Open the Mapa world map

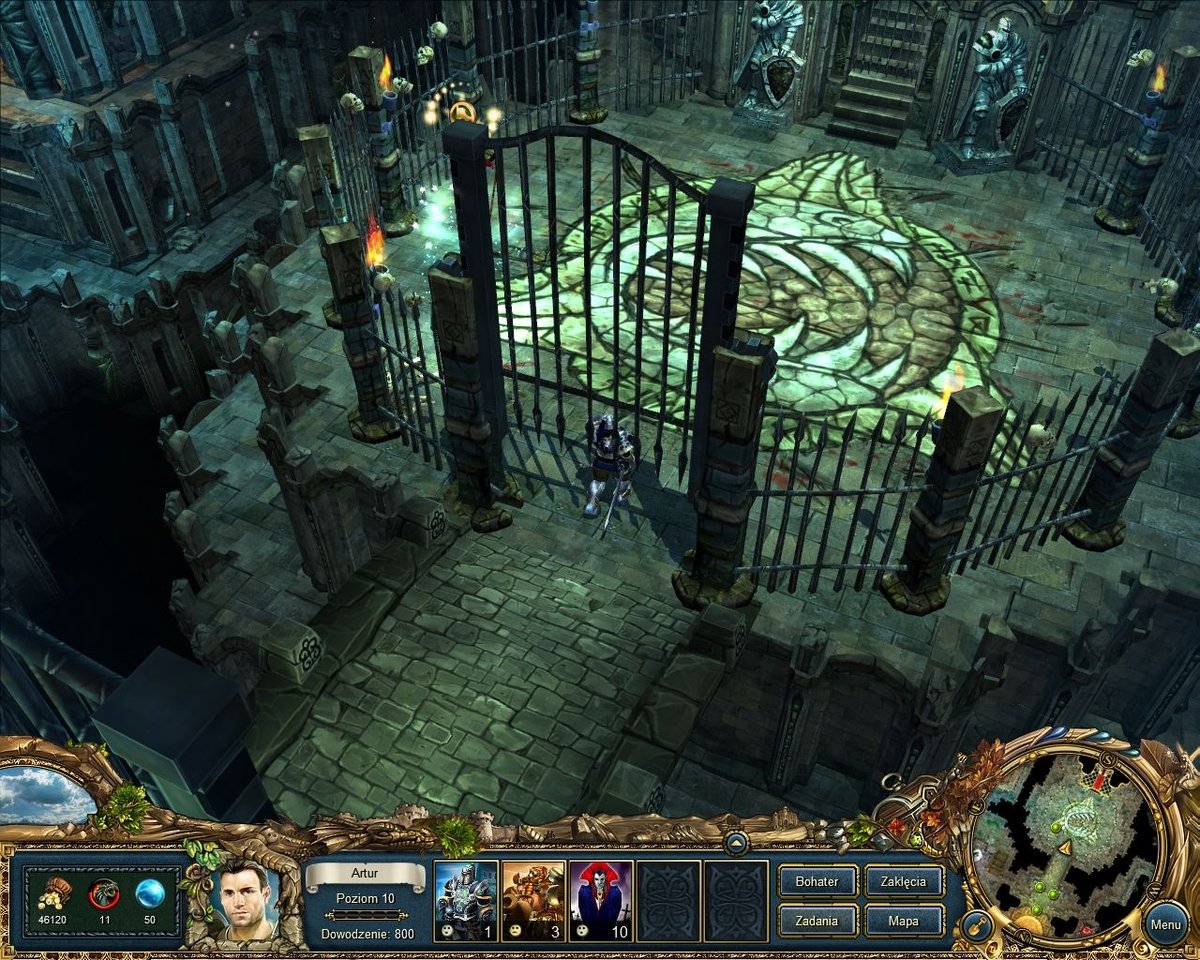[x=903, y=920]
